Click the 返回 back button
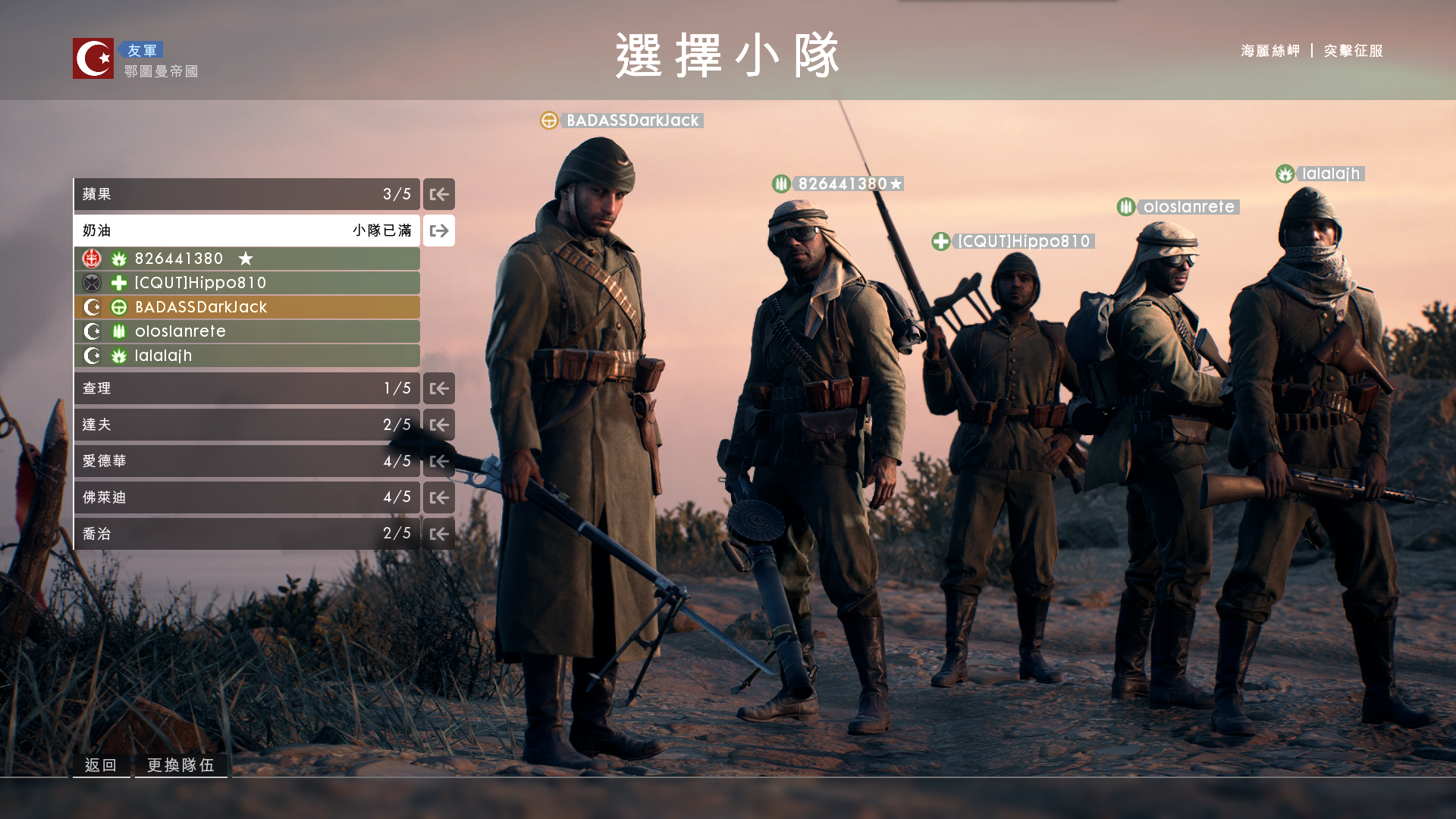This screenshot has width=1456, height=819. pyautogui.click(x=101, y=765)
